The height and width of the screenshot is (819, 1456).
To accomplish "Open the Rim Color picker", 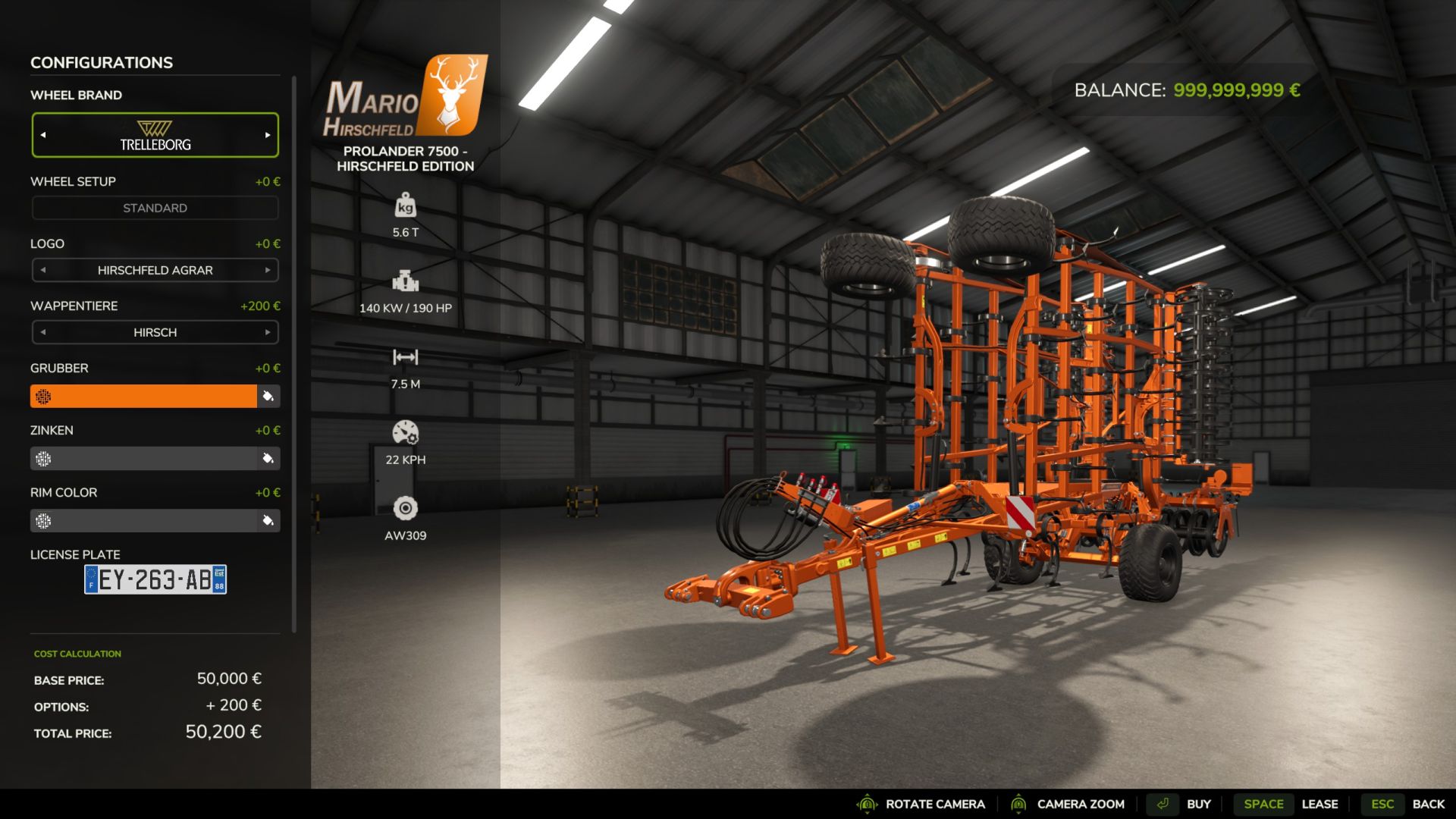I will [x=268, y=520].
